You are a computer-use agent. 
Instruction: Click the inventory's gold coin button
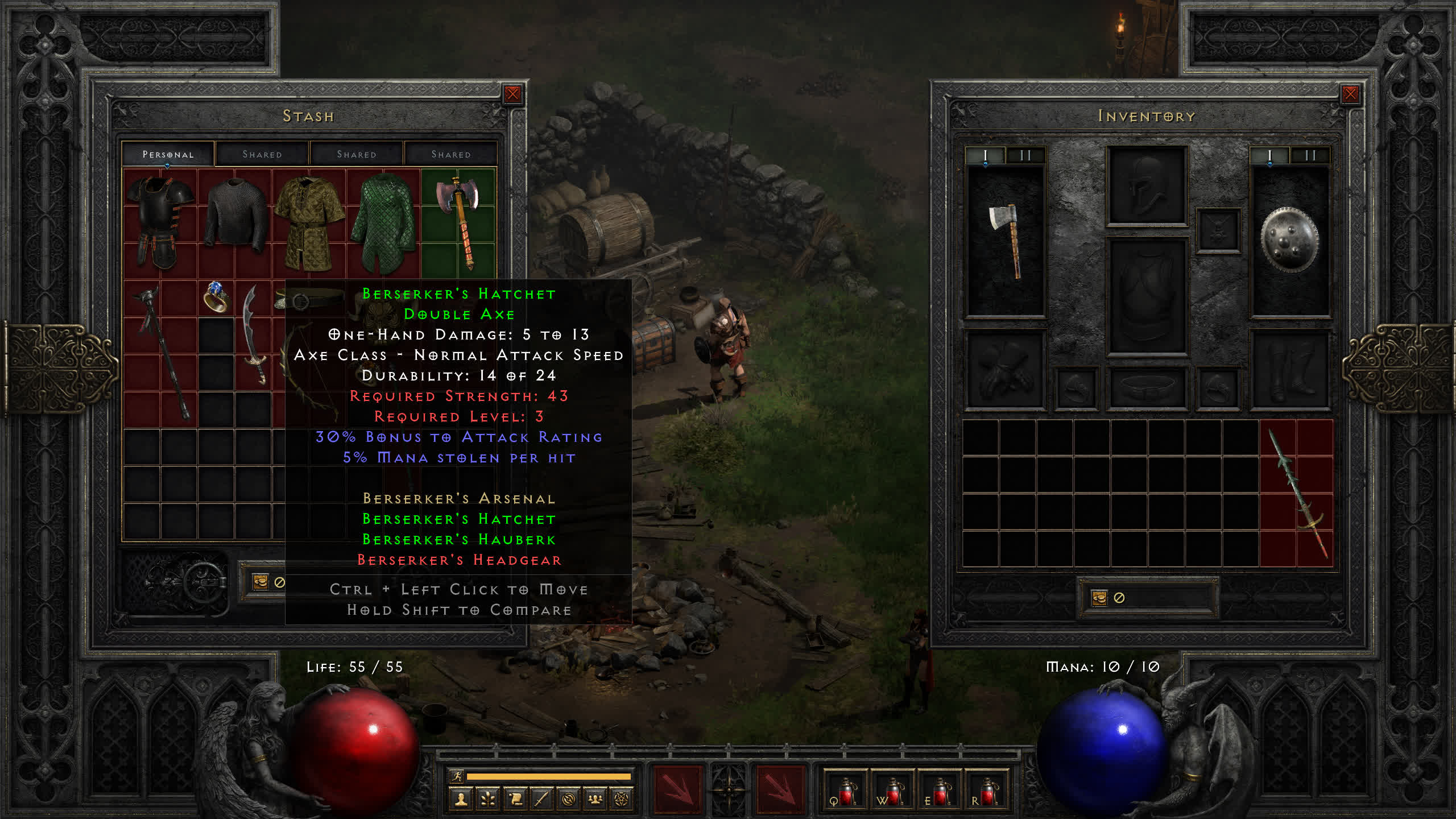coord(1099,598)
